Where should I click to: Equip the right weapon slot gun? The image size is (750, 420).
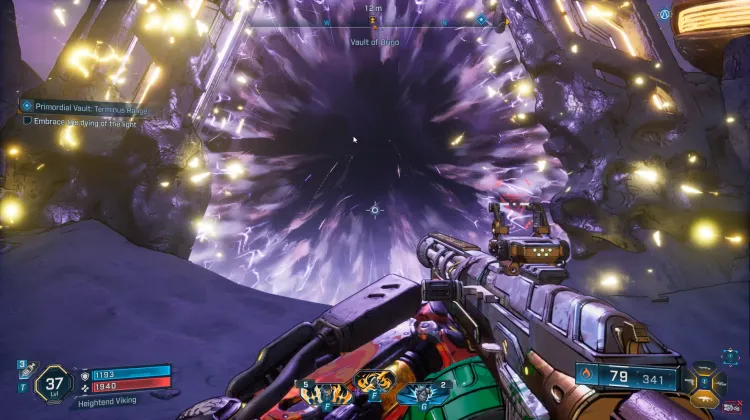point(723,381)
